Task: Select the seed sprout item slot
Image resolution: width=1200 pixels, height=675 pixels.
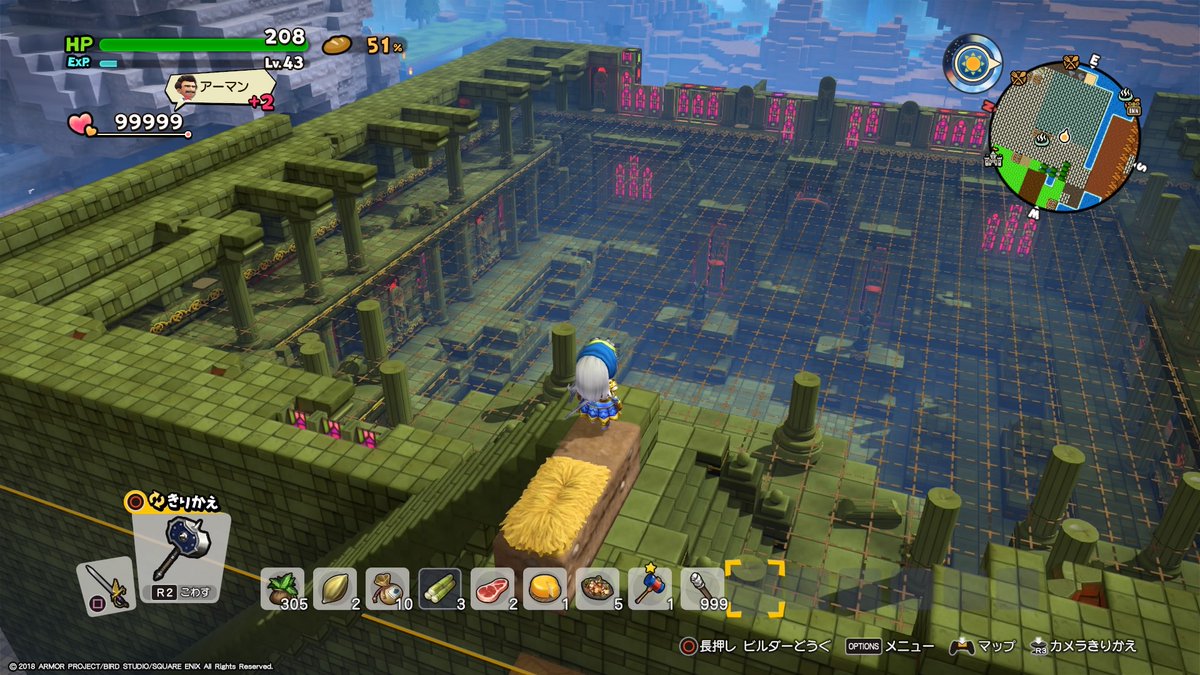Action: [283, 588]
